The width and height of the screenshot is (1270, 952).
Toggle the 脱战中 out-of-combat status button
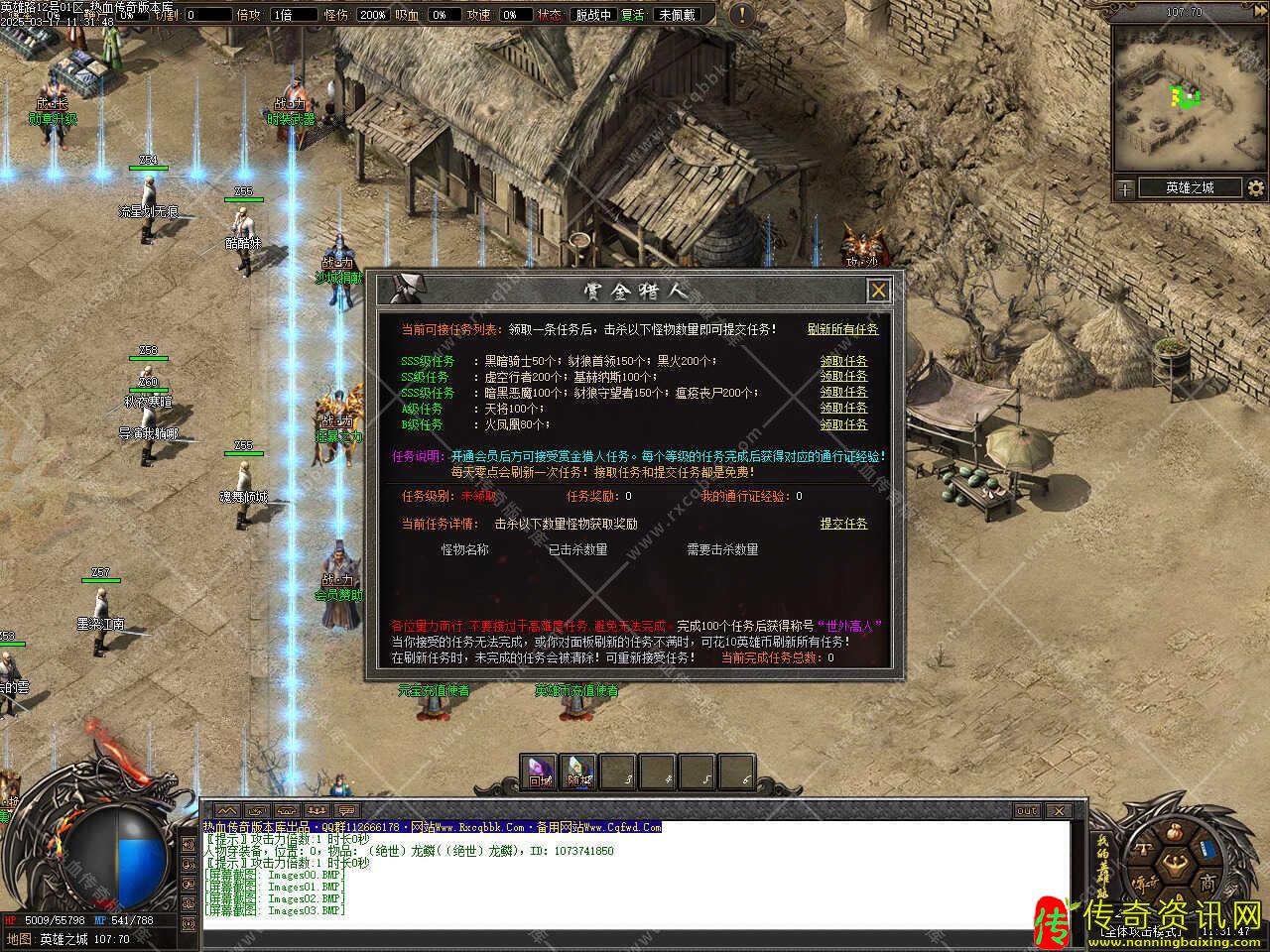tap(593, 15)
